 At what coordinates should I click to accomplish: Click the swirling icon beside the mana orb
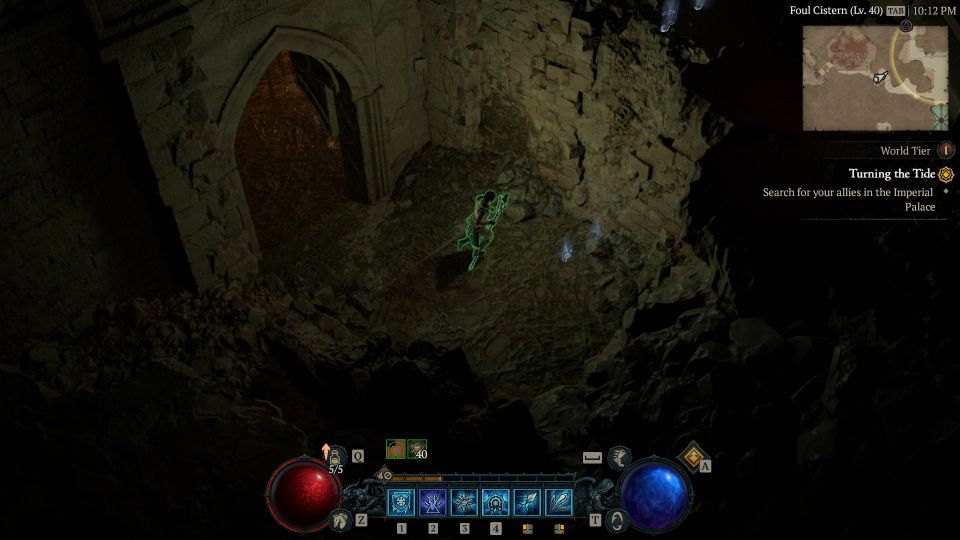click(618, 520)
